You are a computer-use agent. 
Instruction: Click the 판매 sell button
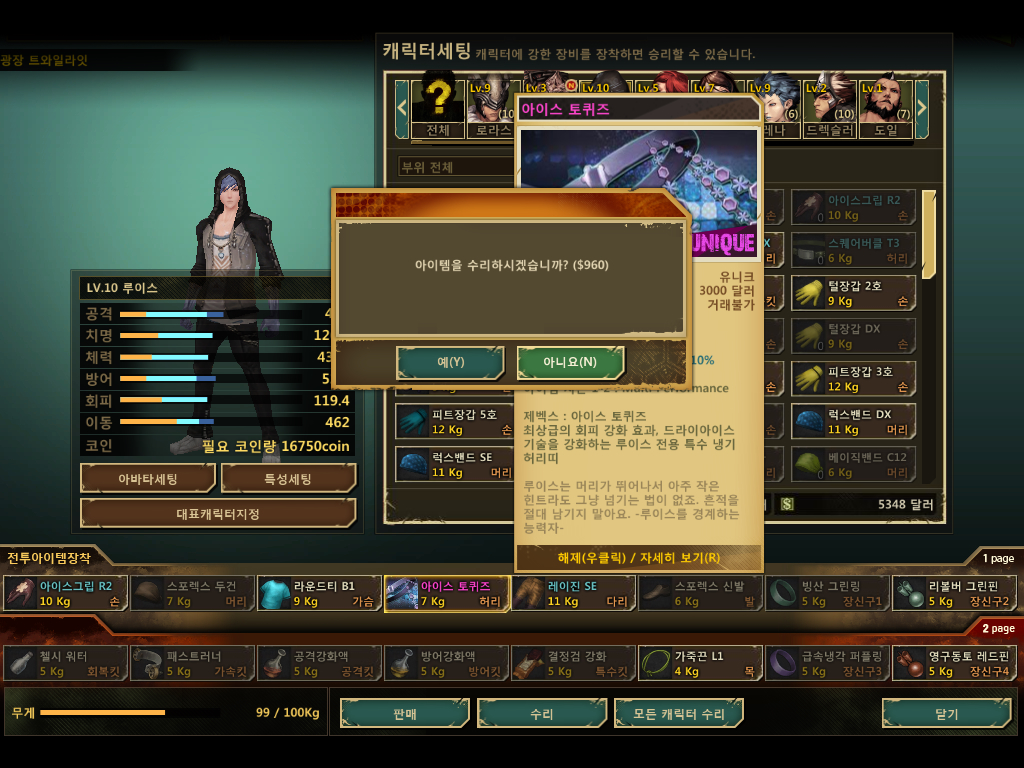[405, 714]
